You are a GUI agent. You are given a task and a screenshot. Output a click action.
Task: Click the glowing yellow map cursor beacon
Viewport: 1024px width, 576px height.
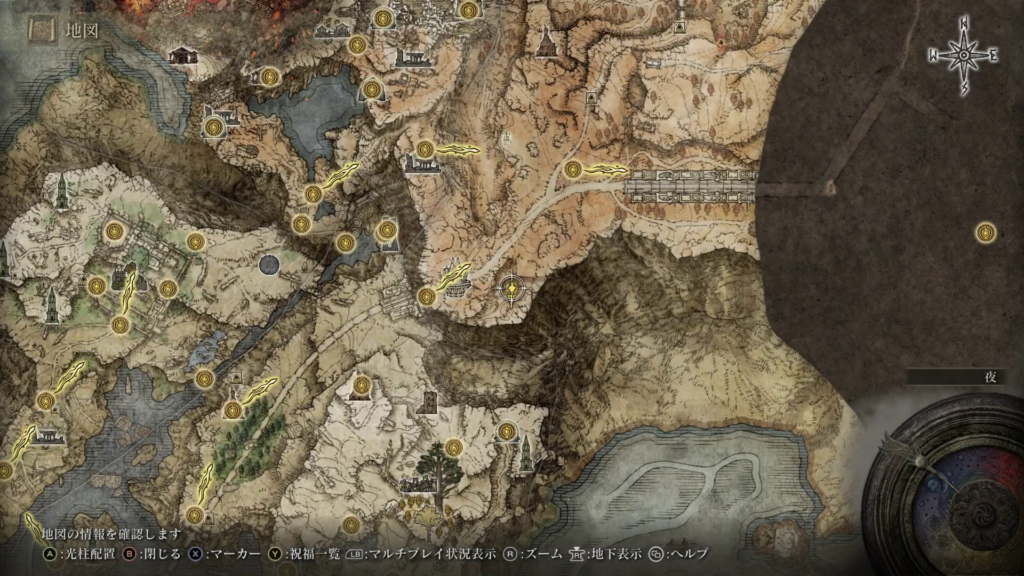(x=512, y=290)
